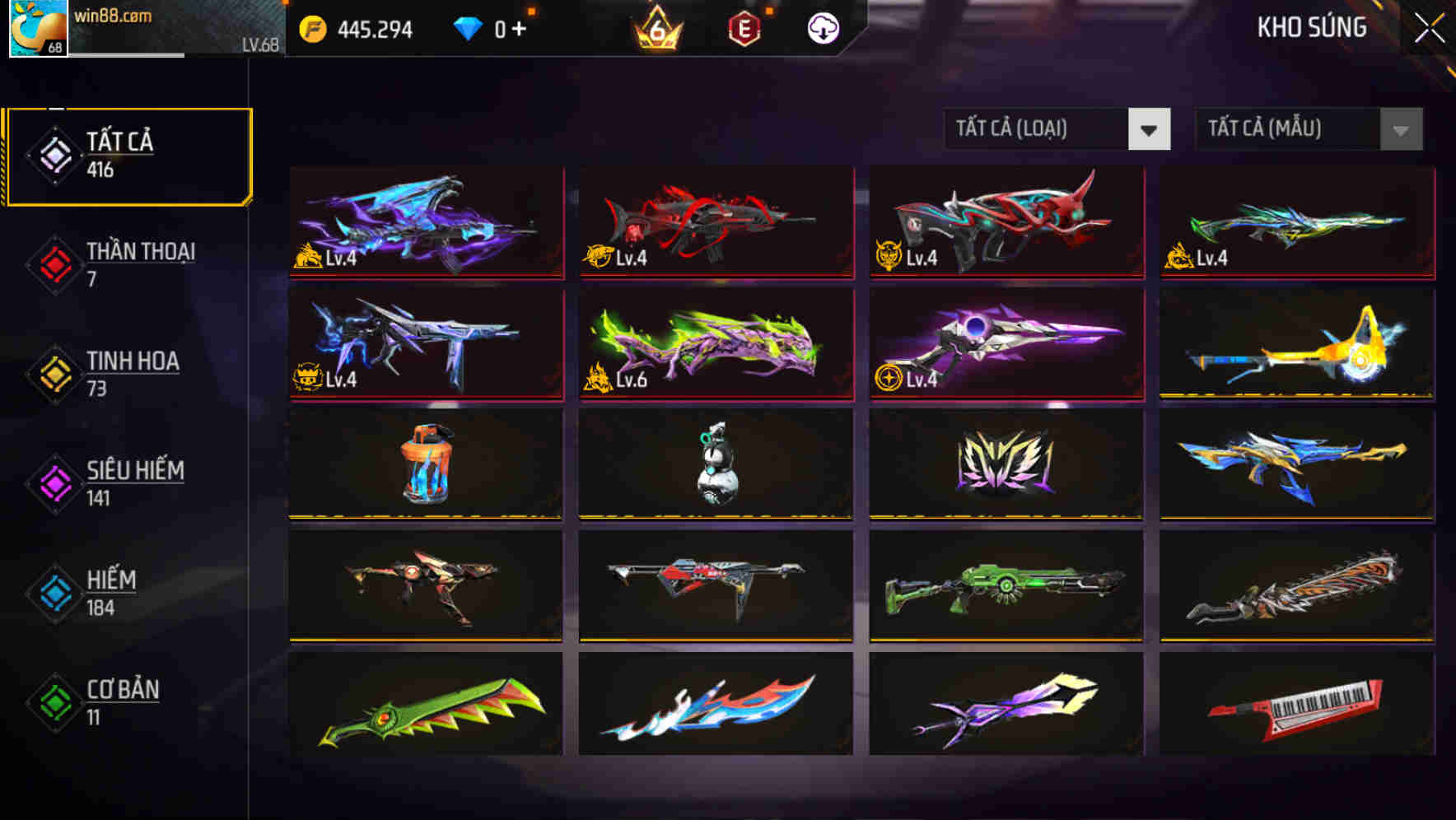Click the cloud download icon

pyautogui.click(x=822, y=27)
